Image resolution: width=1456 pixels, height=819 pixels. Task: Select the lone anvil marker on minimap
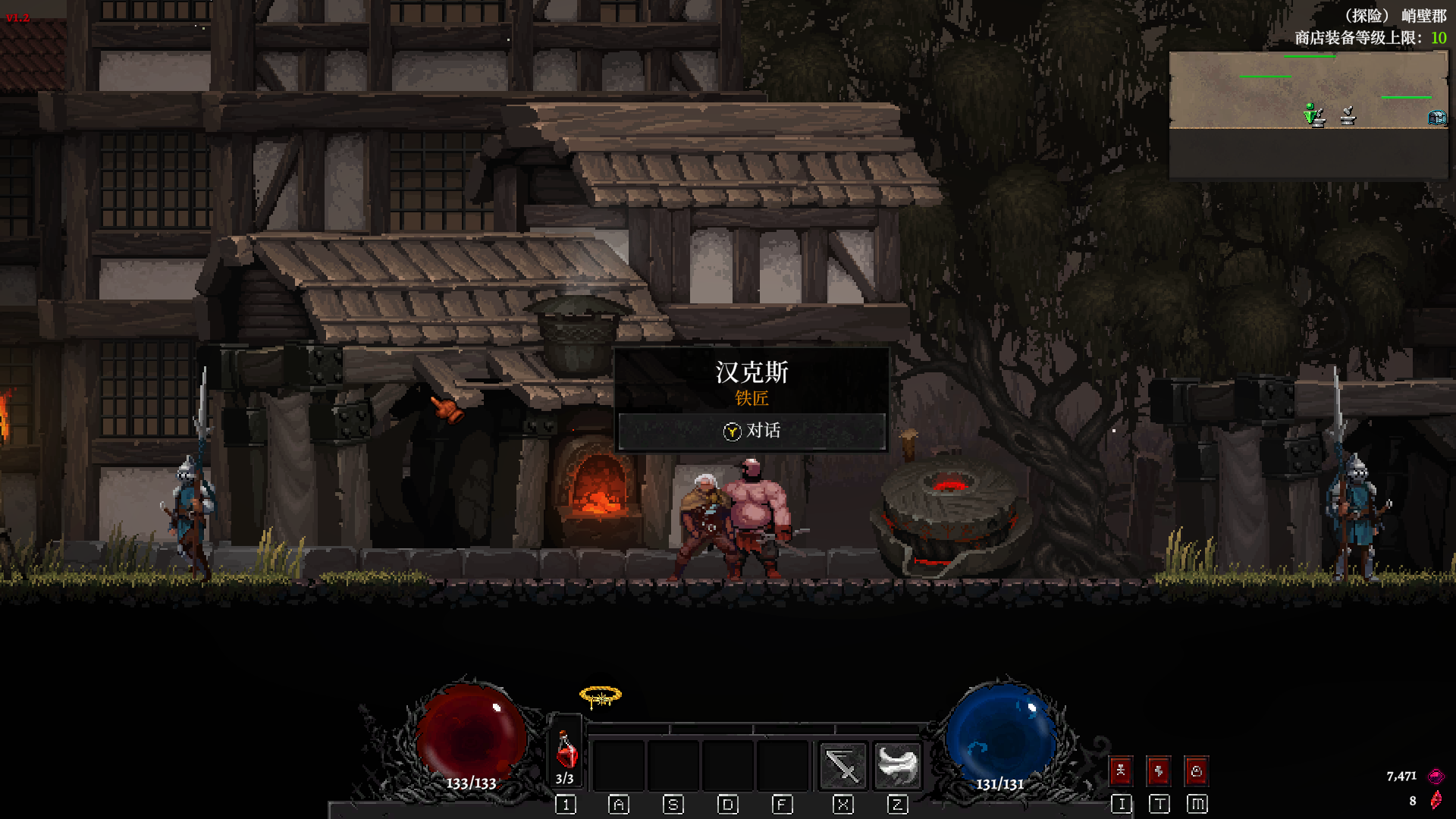(x=1348, y=116)
